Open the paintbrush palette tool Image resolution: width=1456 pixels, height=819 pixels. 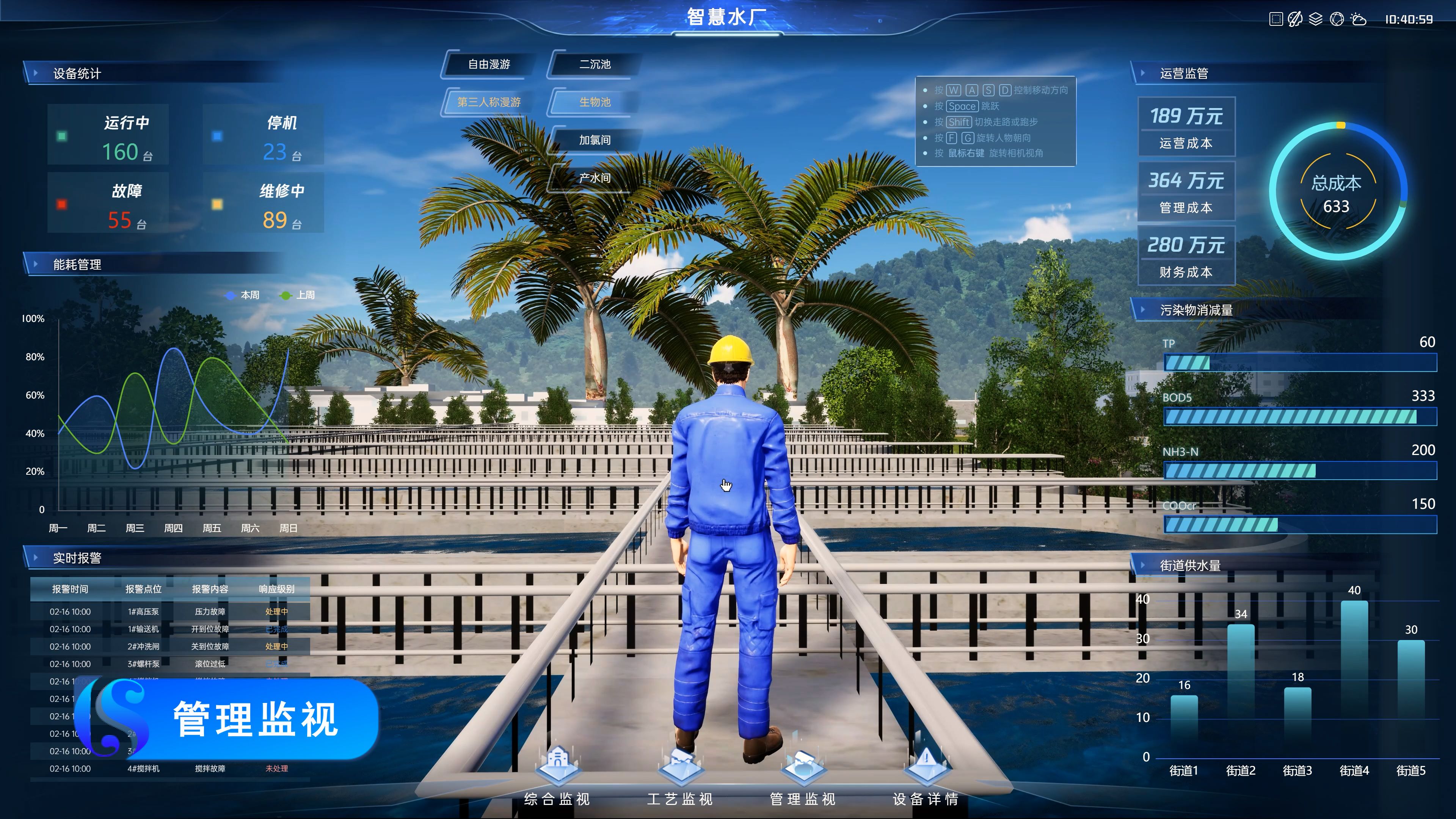click(x=1295, y=19)
